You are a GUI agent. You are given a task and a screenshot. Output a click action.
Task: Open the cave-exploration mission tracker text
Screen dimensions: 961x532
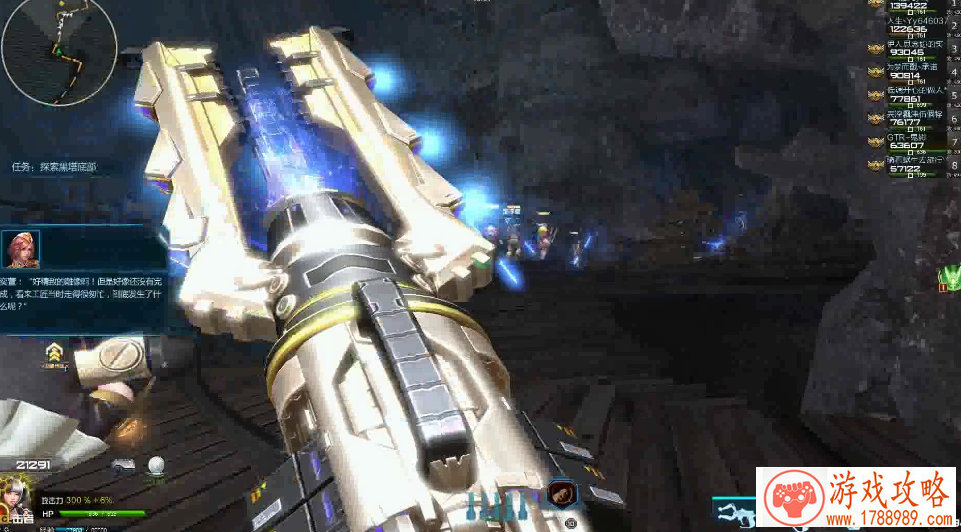54,166
